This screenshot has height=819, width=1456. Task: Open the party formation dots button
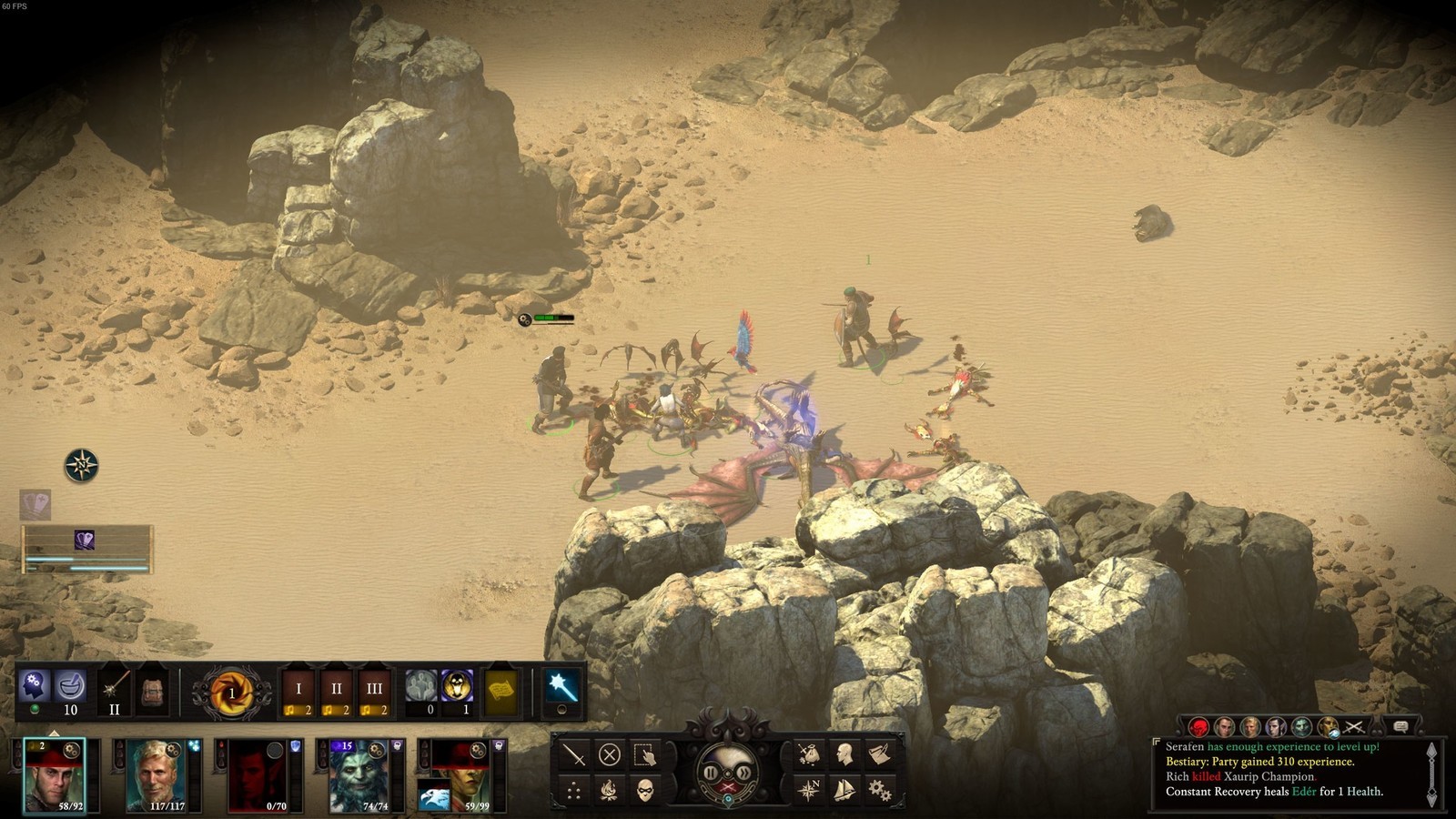(x=574, y=789)
